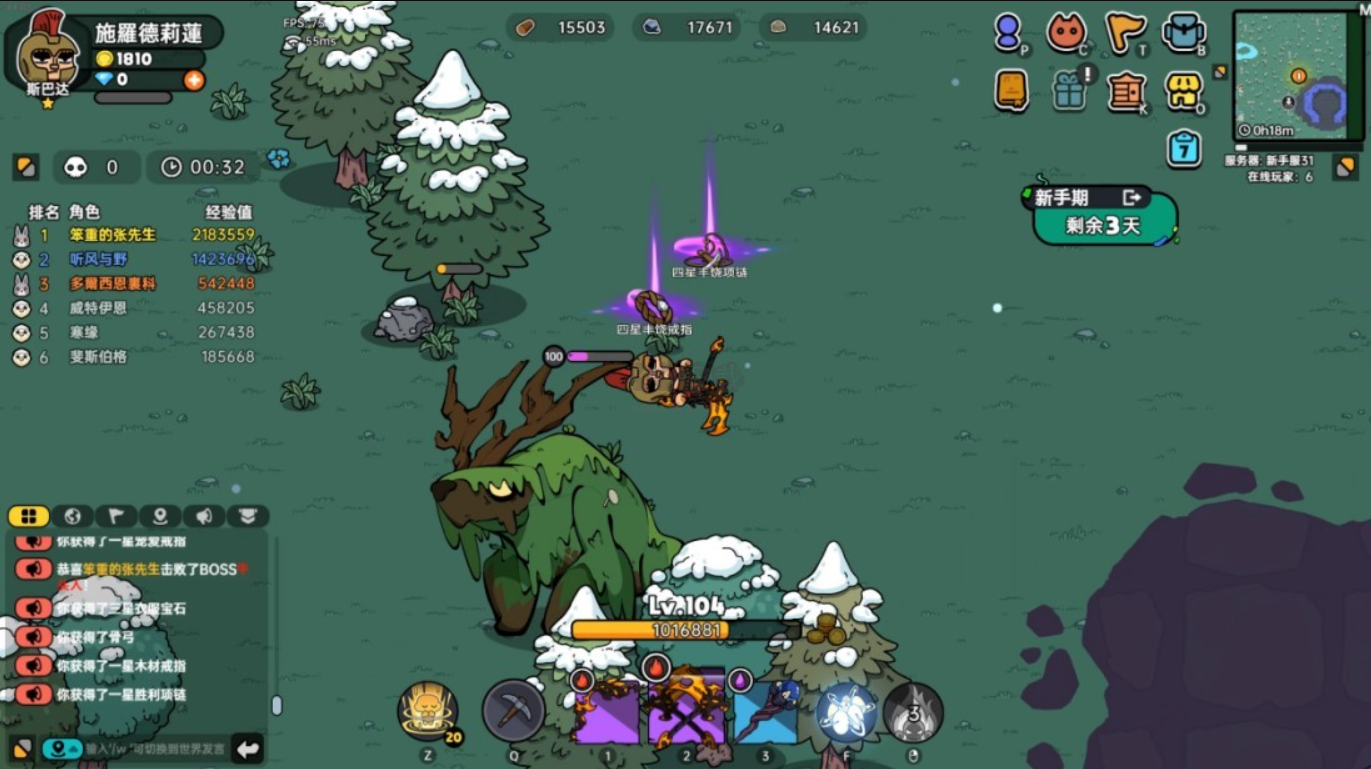The height and width of the screenshot is (769, 1371).
Task: Open the yellow flag menu
Action: (1125, 32)
